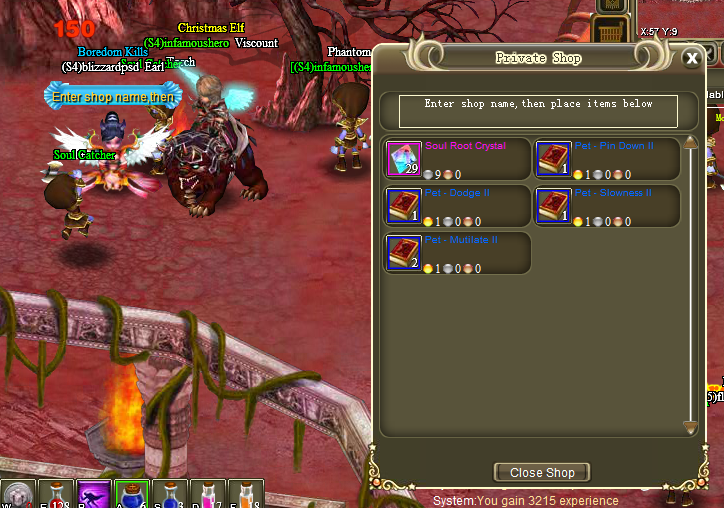Select the Pet - Pin Down II book
Image resolution: width=724 pixels, height=508 pixels.
point(551,159)
